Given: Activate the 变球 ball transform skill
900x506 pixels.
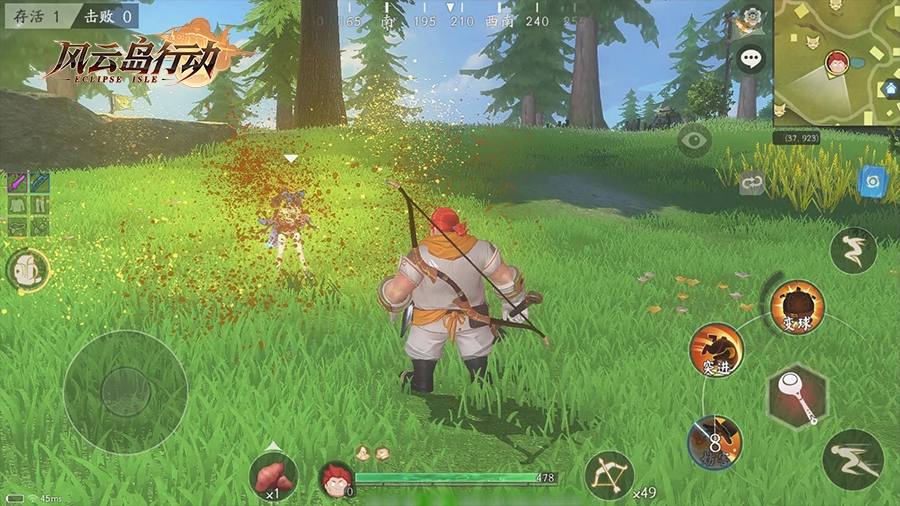Looking at the screenshot, I should 797,307.
